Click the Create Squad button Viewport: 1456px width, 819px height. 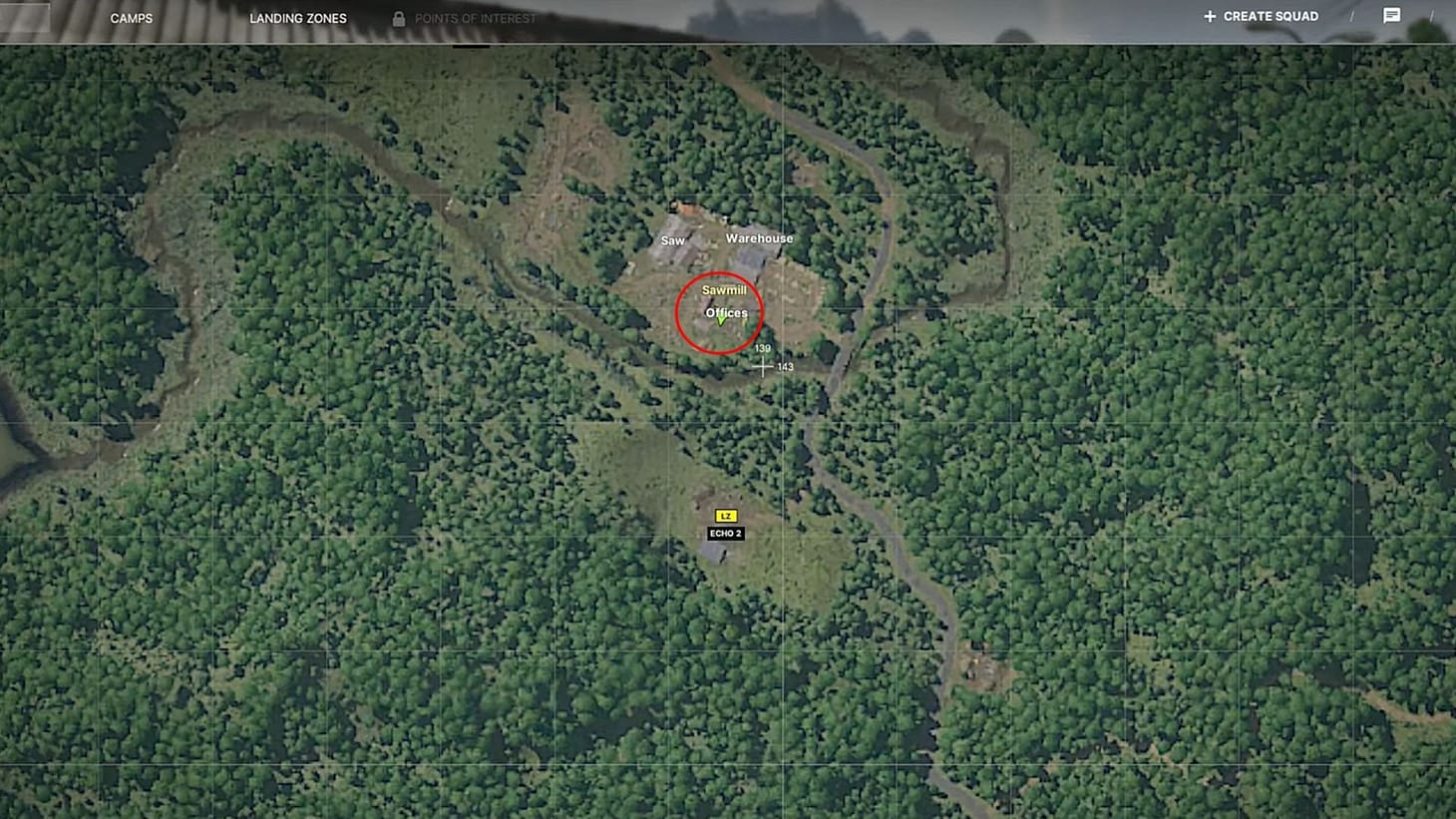pos(1269,16)
